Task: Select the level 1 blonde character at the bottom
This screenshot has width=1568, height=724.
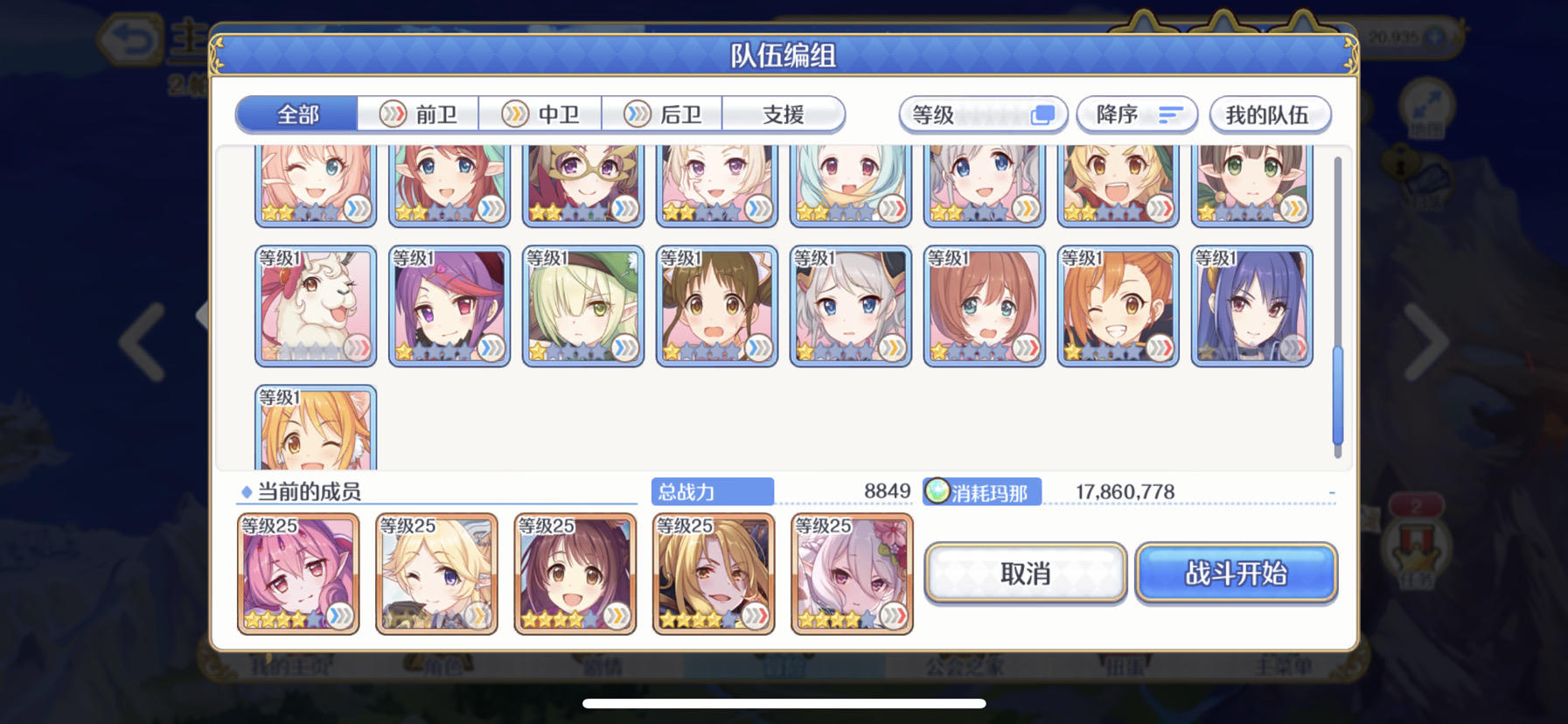Action: 316,428
